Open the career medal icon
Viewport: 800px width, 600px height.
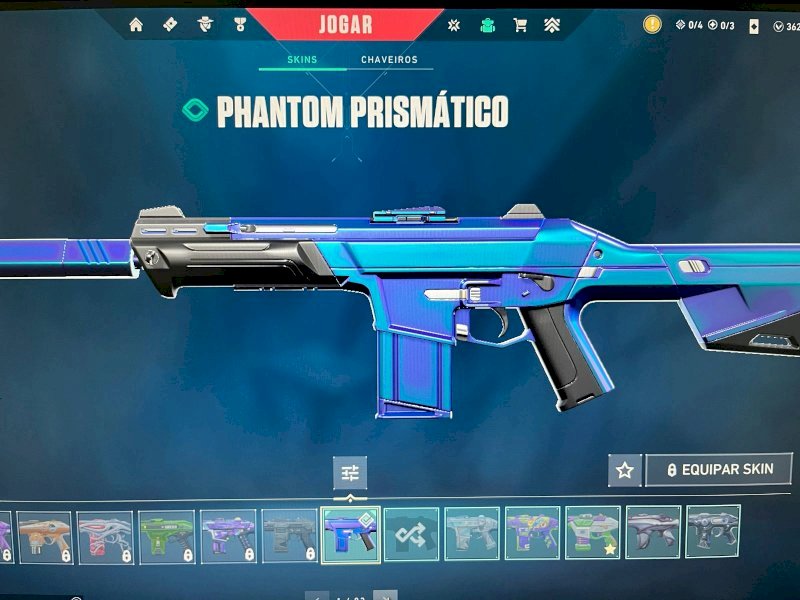click(x=239, y=25)
